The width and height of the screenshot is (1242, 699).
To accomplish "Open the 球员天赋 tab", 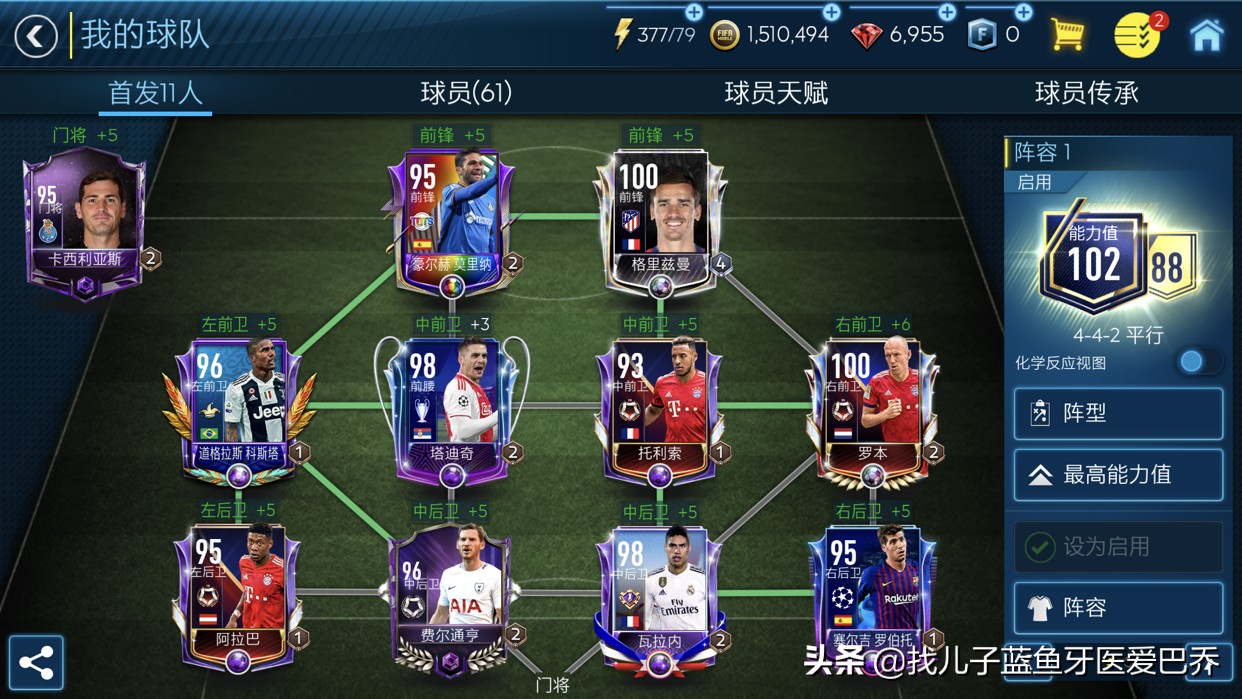I will click(776, 93).
